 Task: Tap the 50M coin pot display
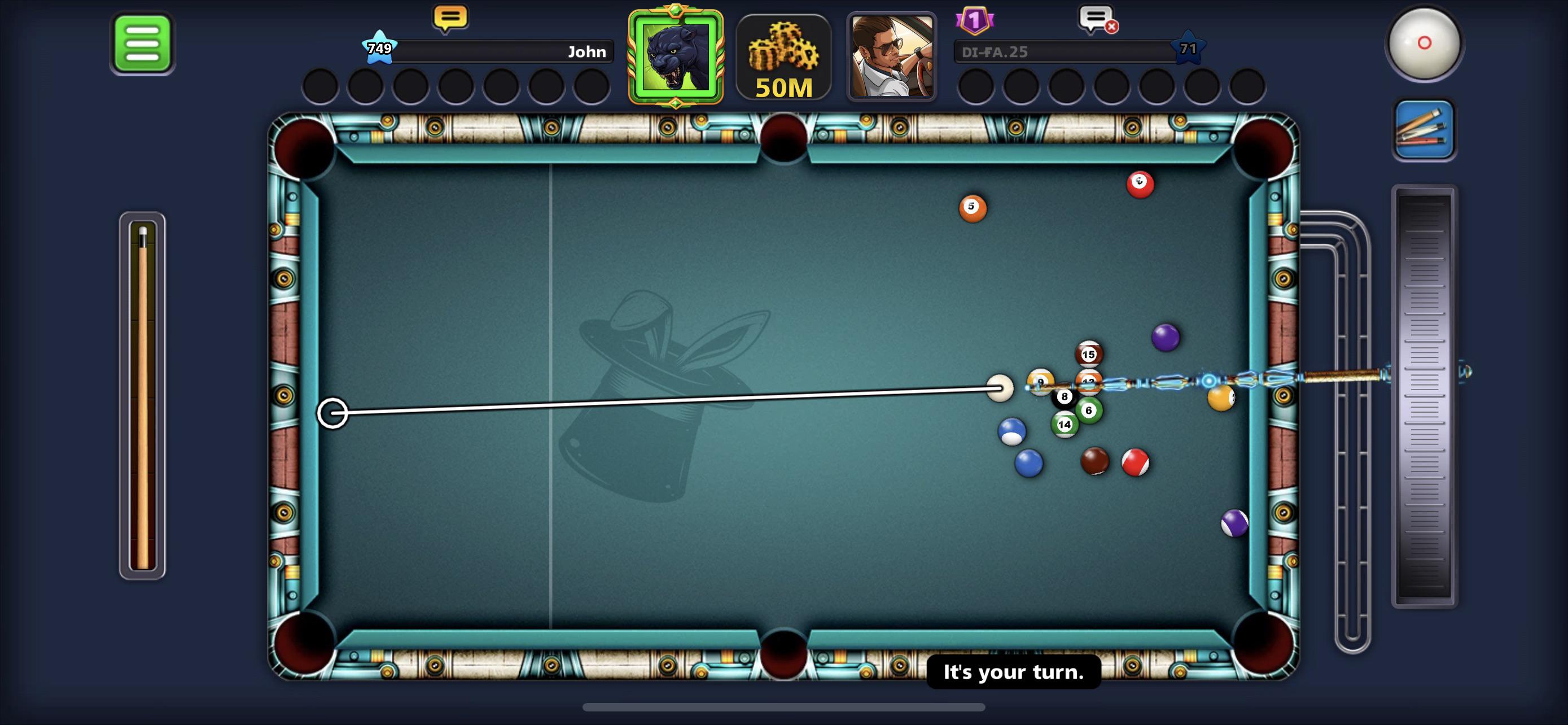pos(783,58)
